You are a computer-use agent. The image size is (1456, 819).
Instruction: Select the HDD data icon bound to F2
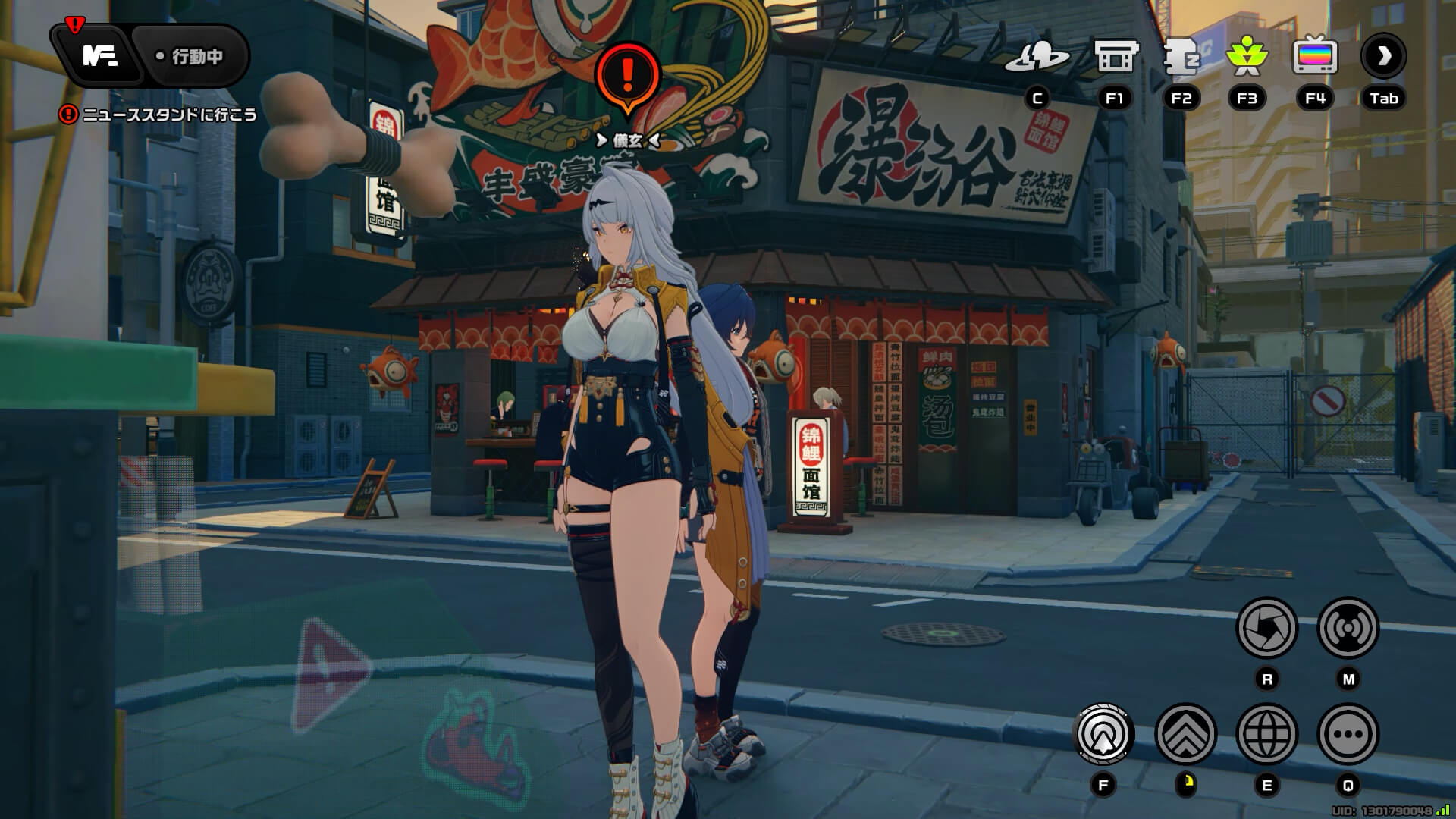(x=1181, y=55)
